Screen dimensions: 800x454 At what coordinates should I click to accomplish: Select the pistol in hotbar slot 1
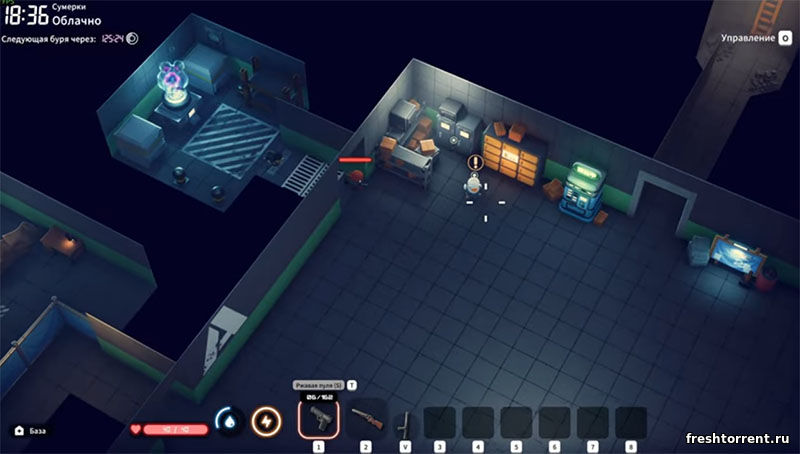(x=319, y=418)
